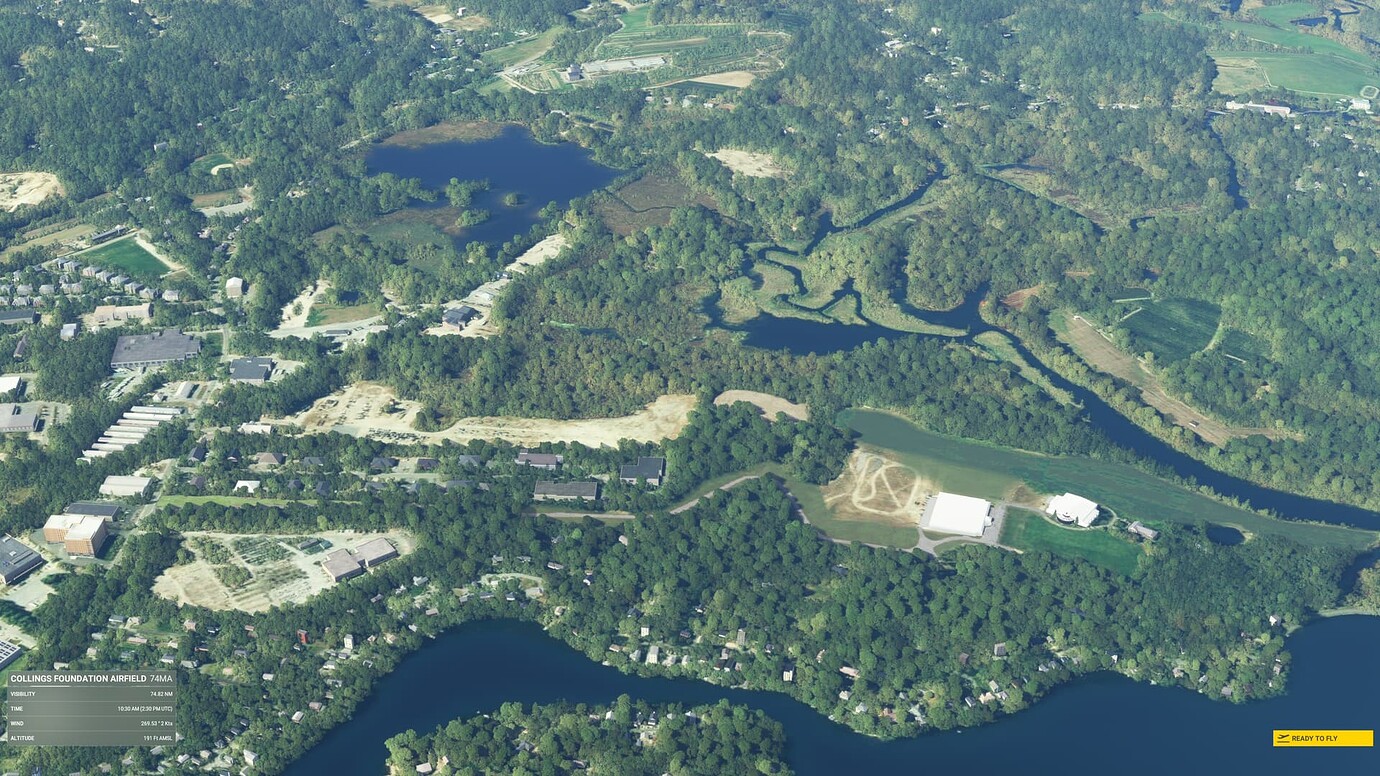The height and width of the screenshot is (776, 1380).
Task: Click the 2 Kts wind speed value
Action: tap(167, 724)
